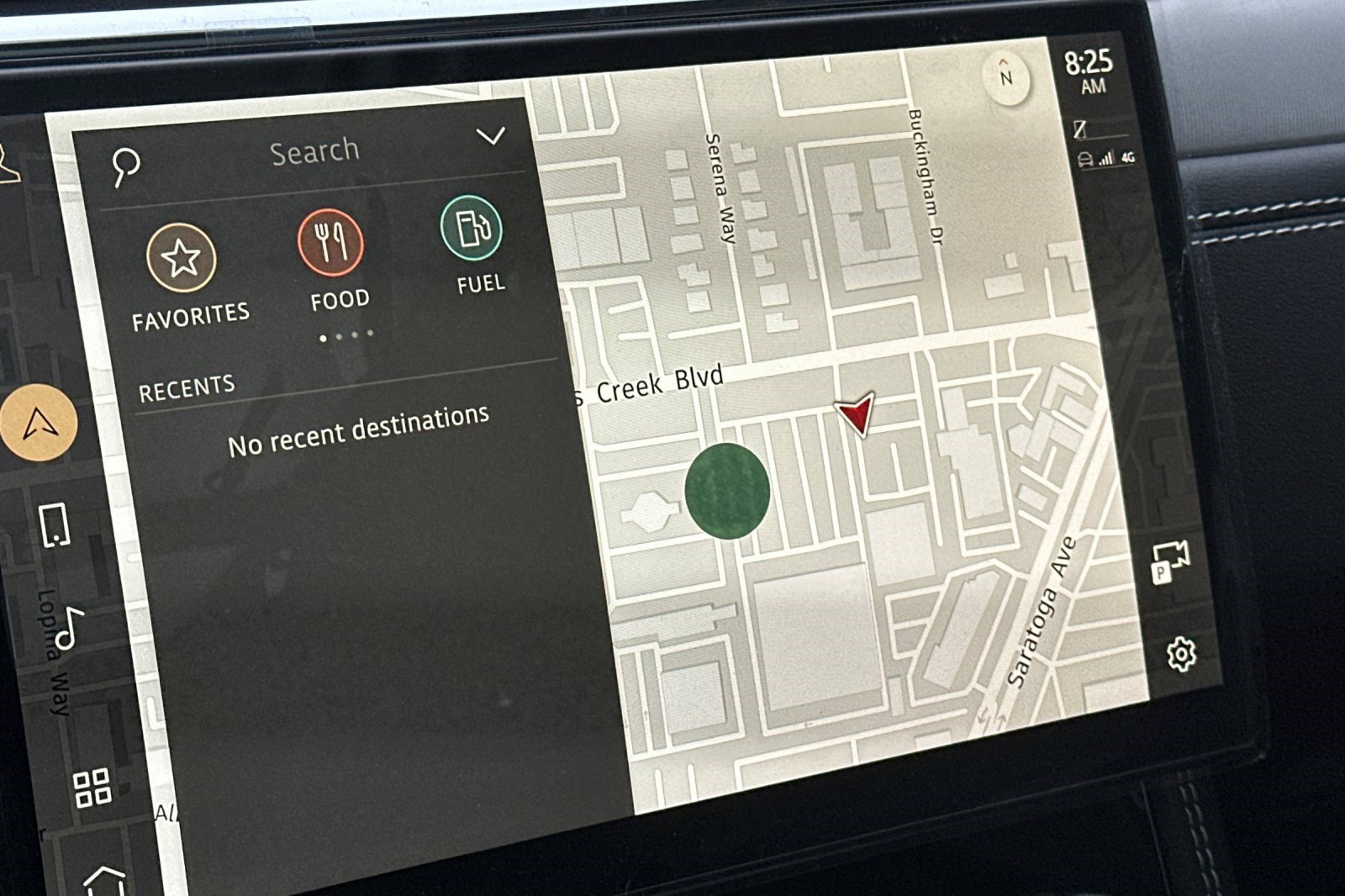
Task: Open the settings gear
Action: pyautogui.click(x=1181, y=654)
